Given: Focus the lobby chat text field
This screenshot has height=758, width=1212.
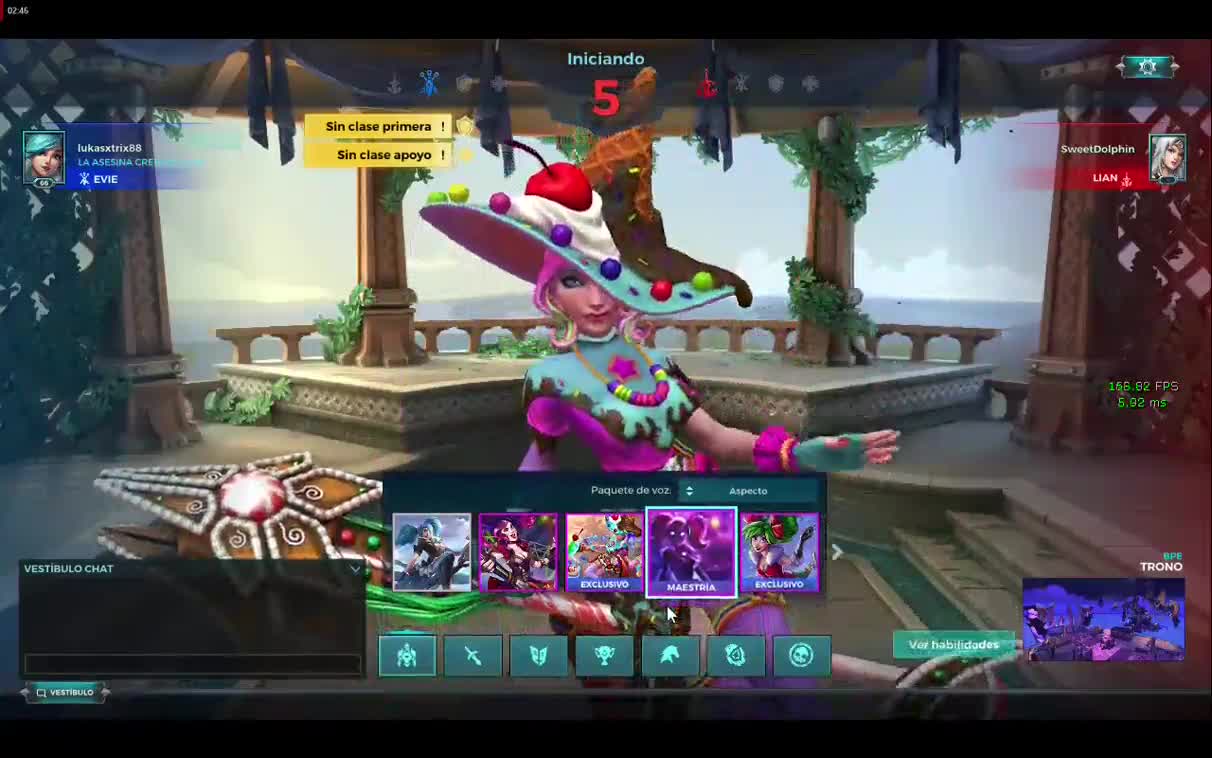Looking at the screenshot, I should pos(192,664).
